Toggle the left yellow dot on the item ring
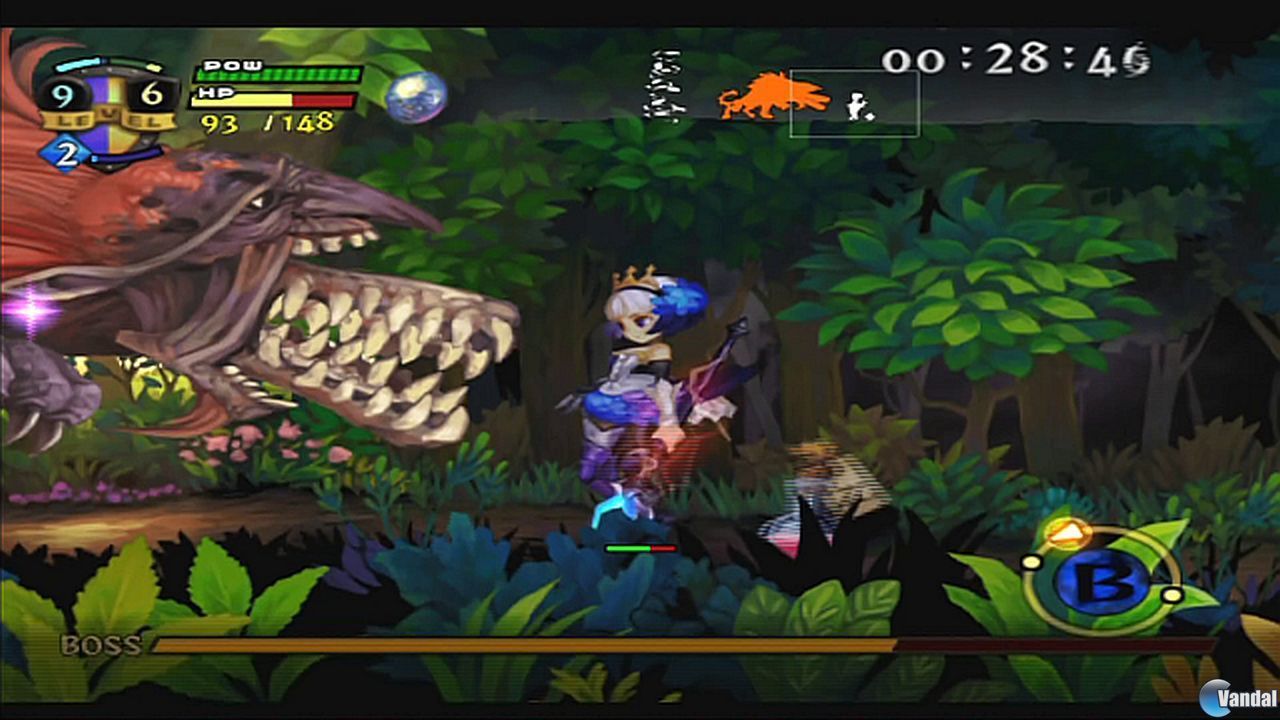Screen dimensions: 1280x720 tap(1031, 561)
